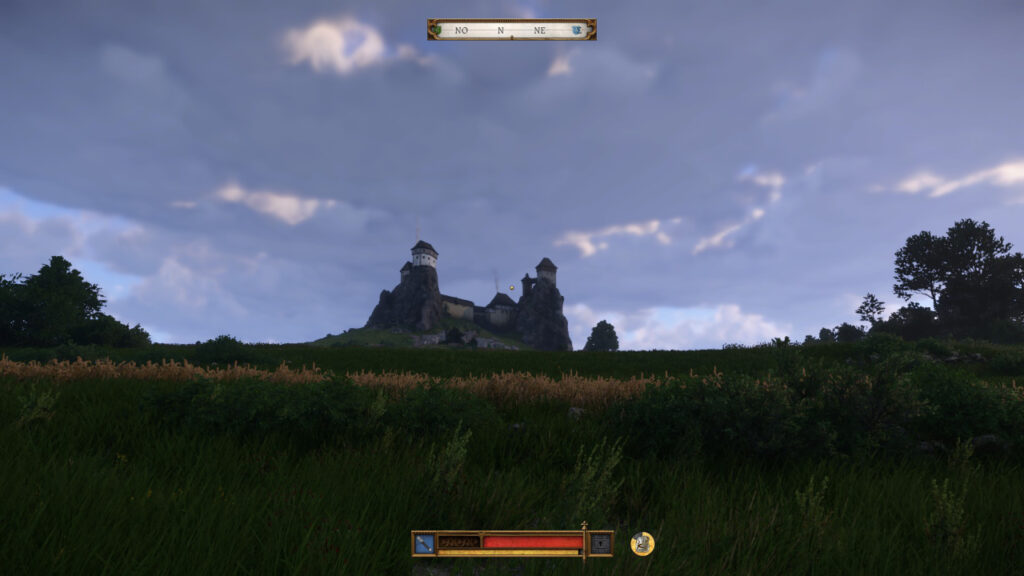This screenshot has width=1024, height=576.
Task: Open the round yellow status effect icon
Action: click(x=642, y=543)
